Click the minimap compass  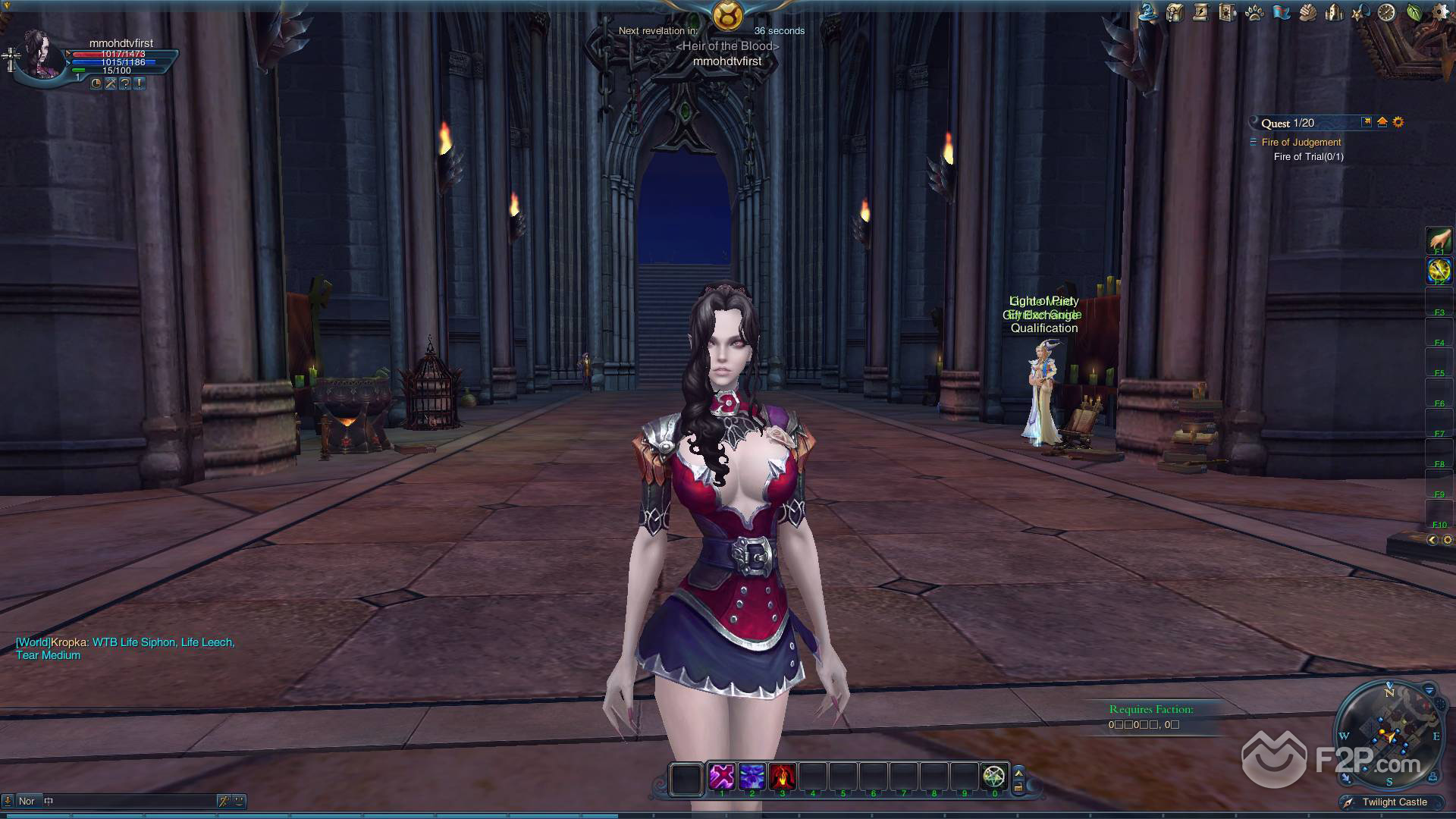[x=1389, y=734]
